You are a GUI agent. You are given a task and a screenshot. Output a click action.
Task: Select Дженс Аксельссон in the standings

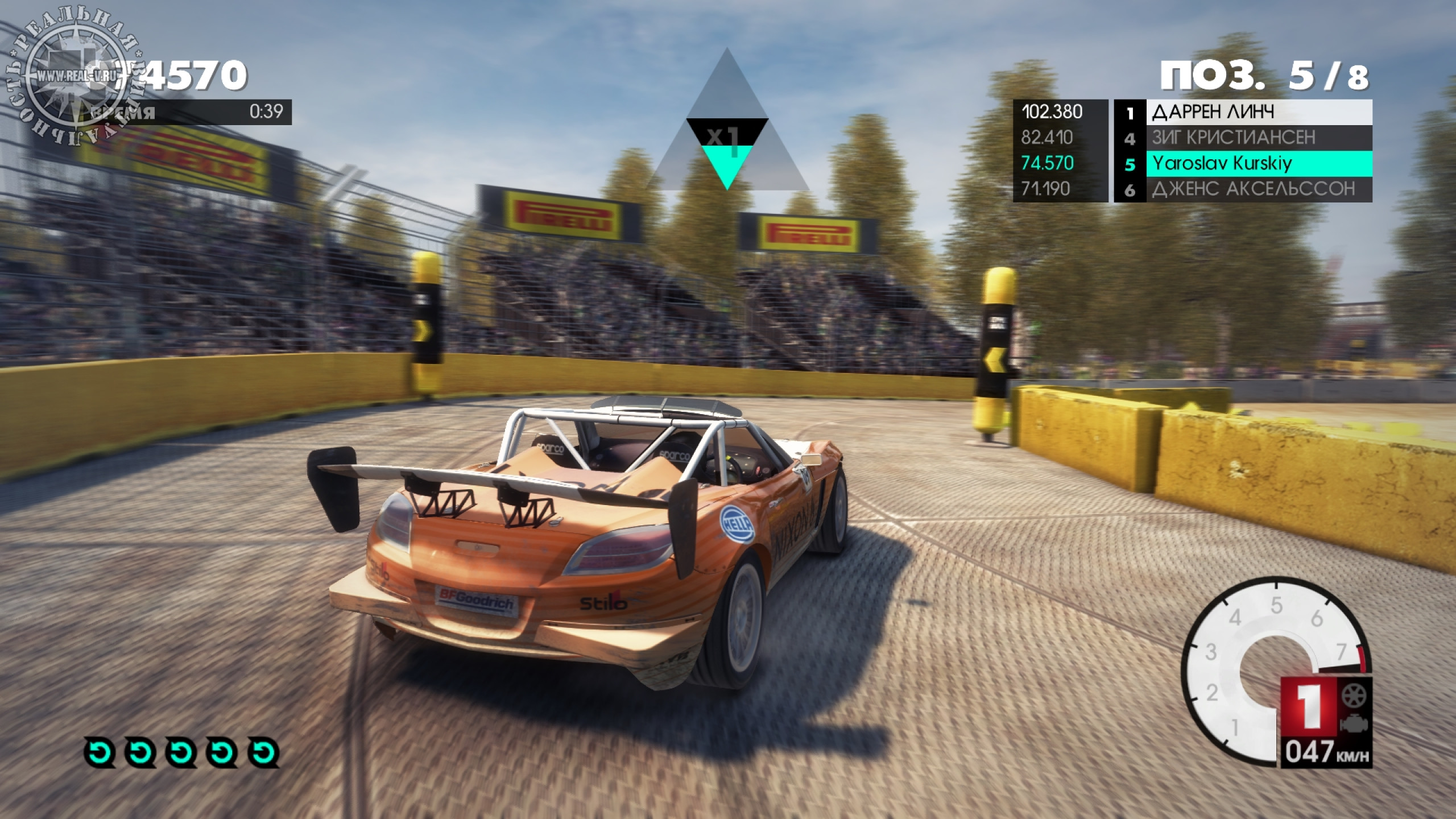tap(1243, 189)
